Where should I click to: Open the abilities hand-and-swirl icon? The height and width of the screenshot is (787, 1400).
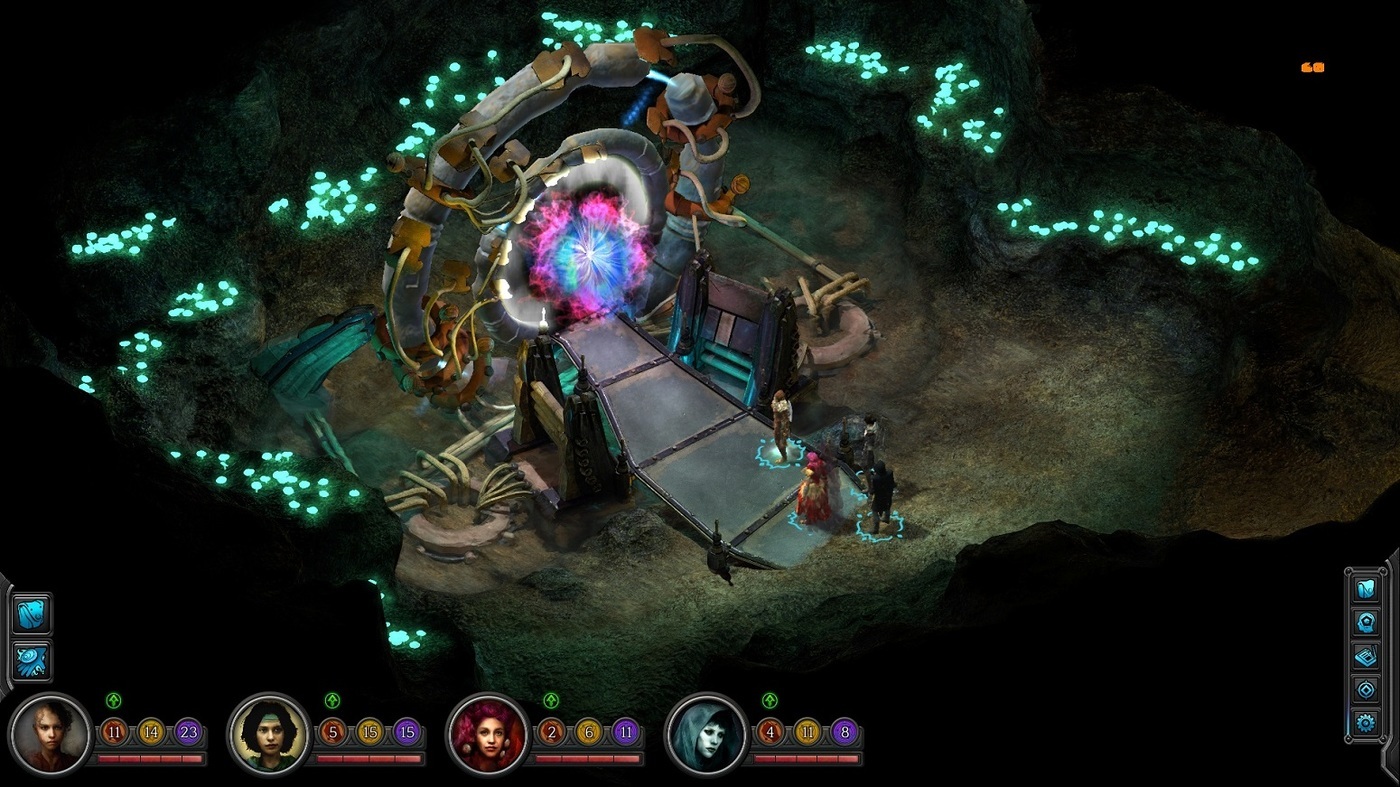point(31,661)
